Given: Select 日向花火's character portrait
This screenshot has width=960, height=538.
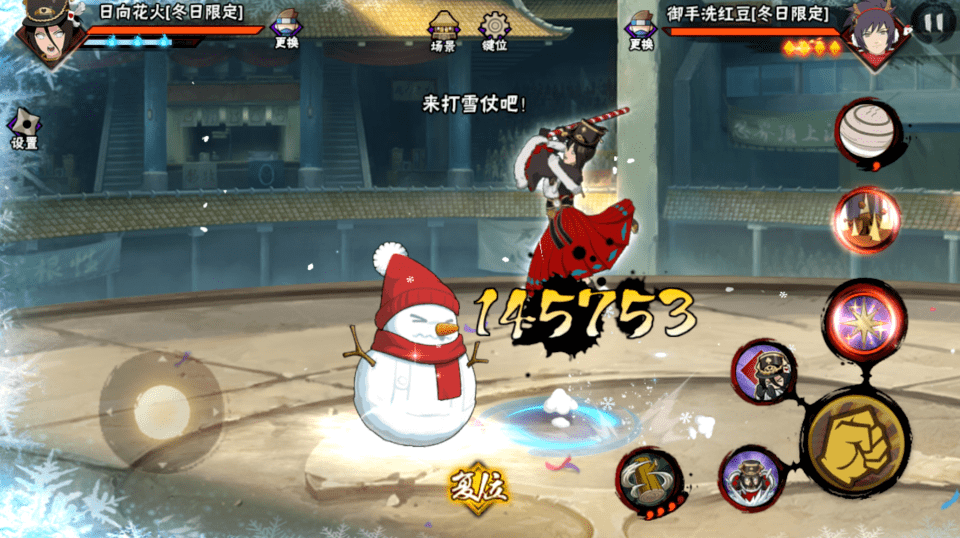Looking at the screenshot, I should [45, 35].
